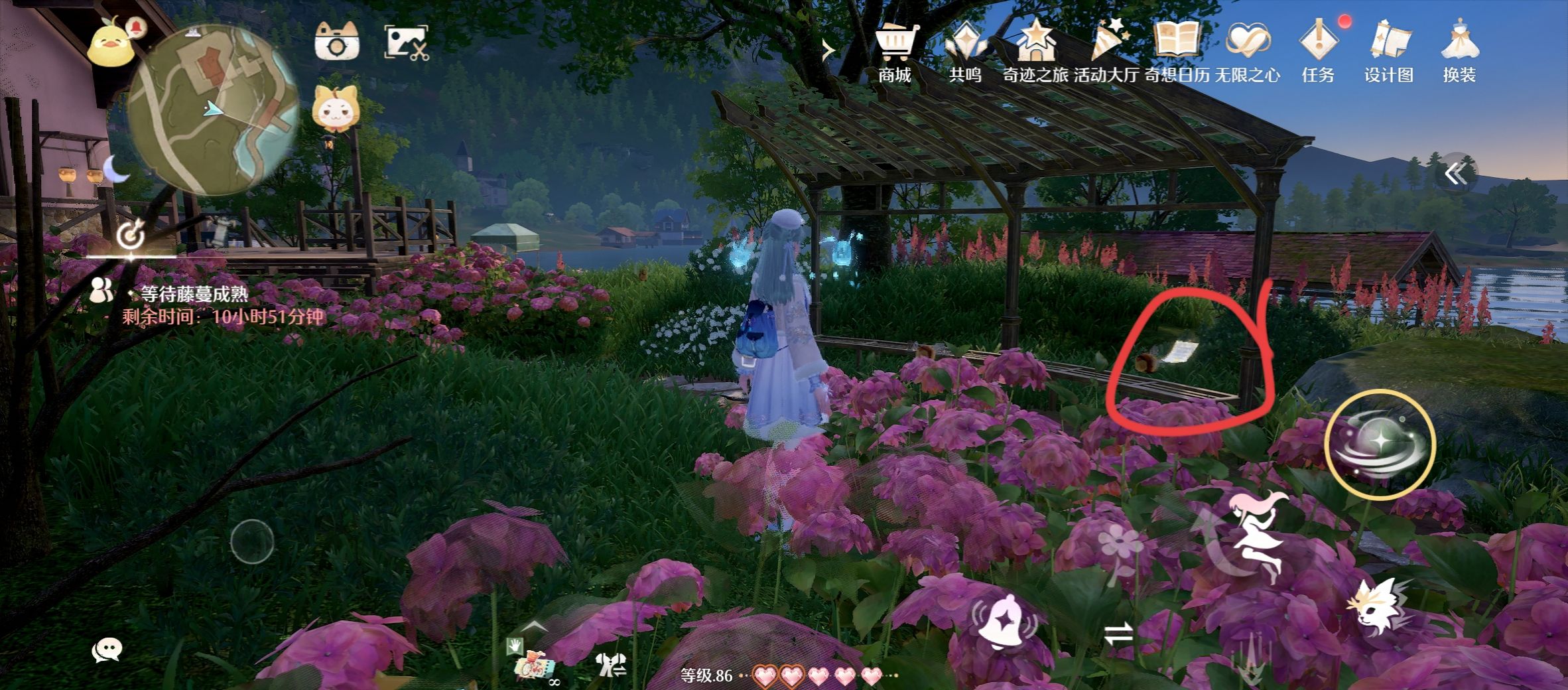Collapse the side panel double-arrow
This screenshot has height=690, width=1568.
coord(1456,174)
